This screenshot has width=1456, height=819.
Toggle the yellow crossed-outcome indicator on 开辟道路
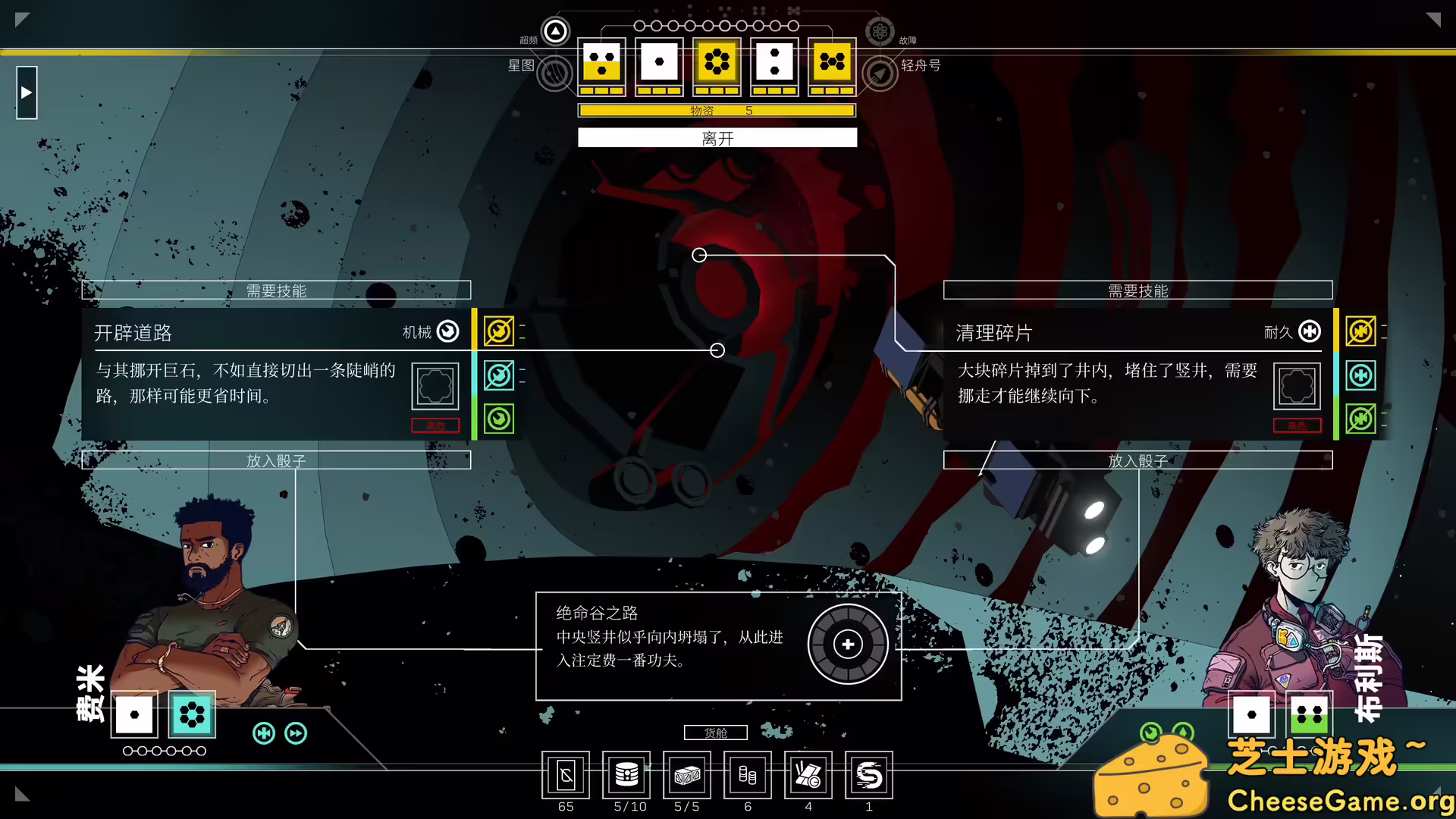498,331
